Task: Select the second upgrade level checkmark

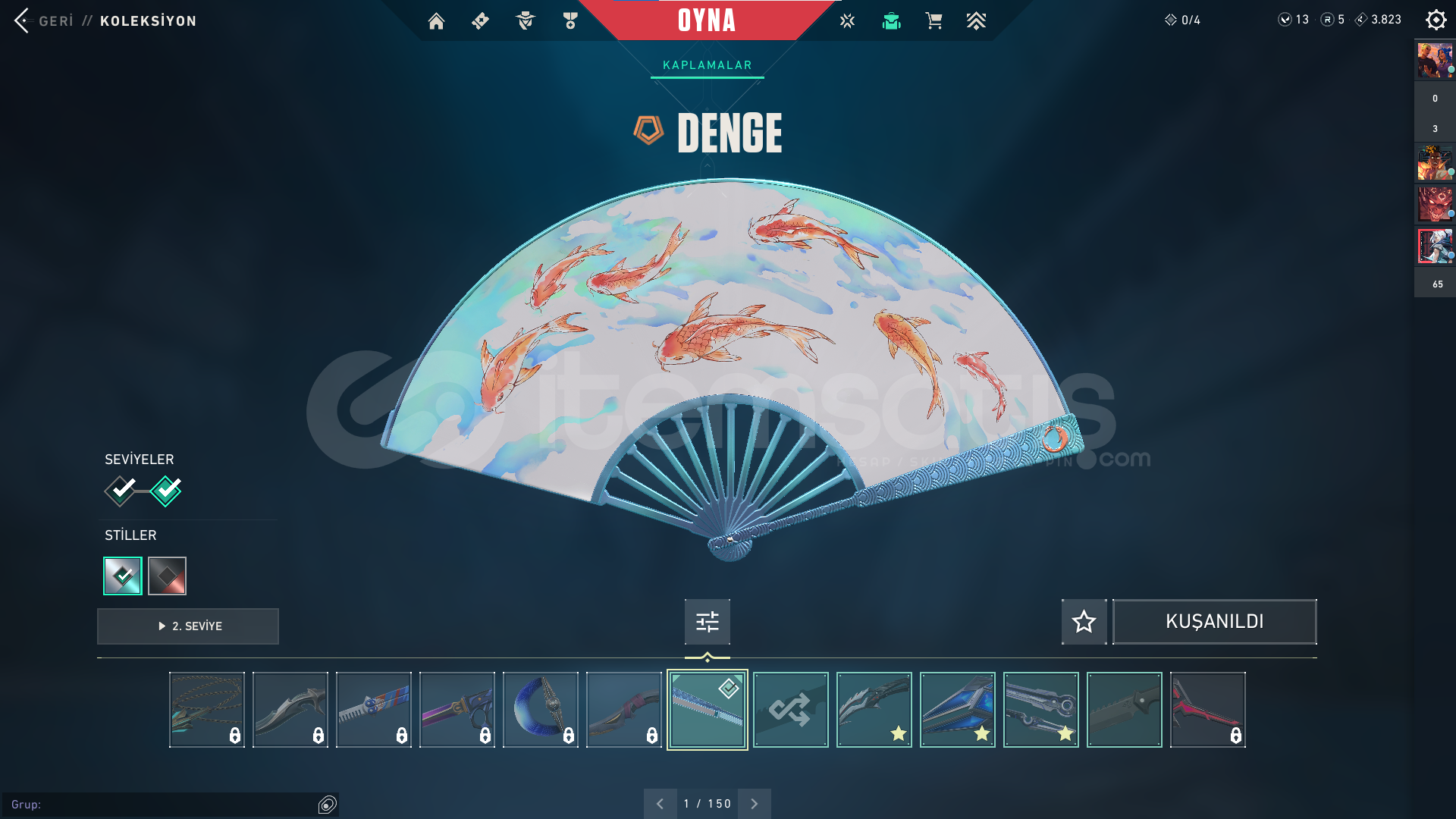Action: [166, 491]
